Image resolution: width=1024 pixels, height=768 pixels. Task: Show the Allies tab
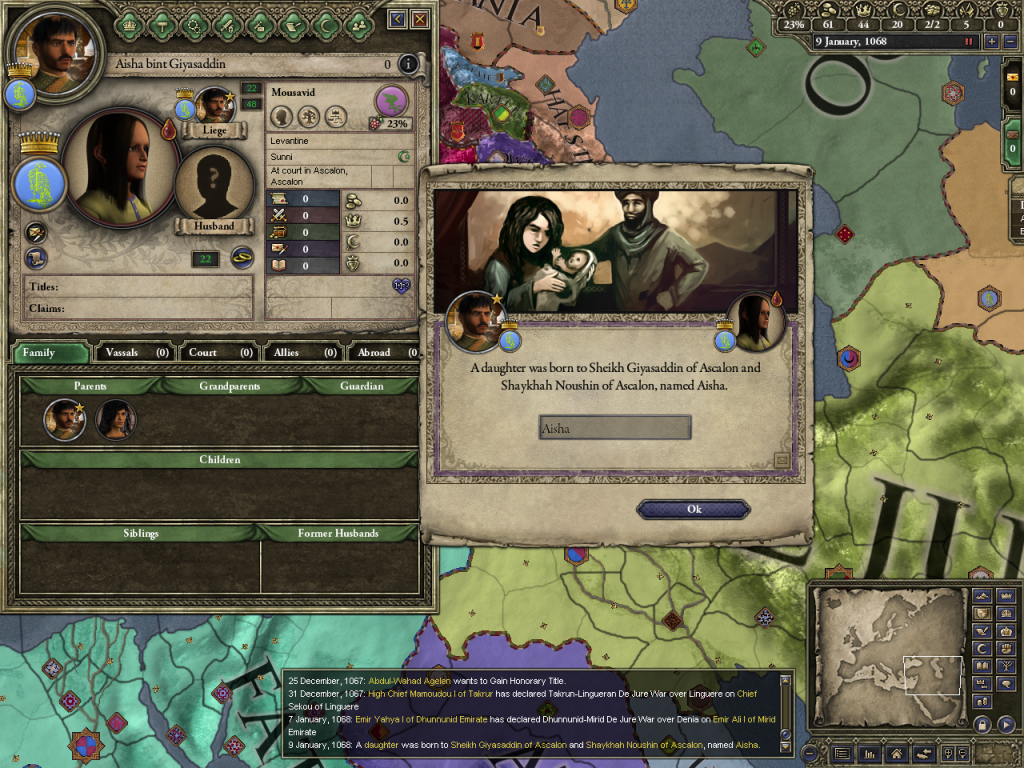[x=302, y=352]
